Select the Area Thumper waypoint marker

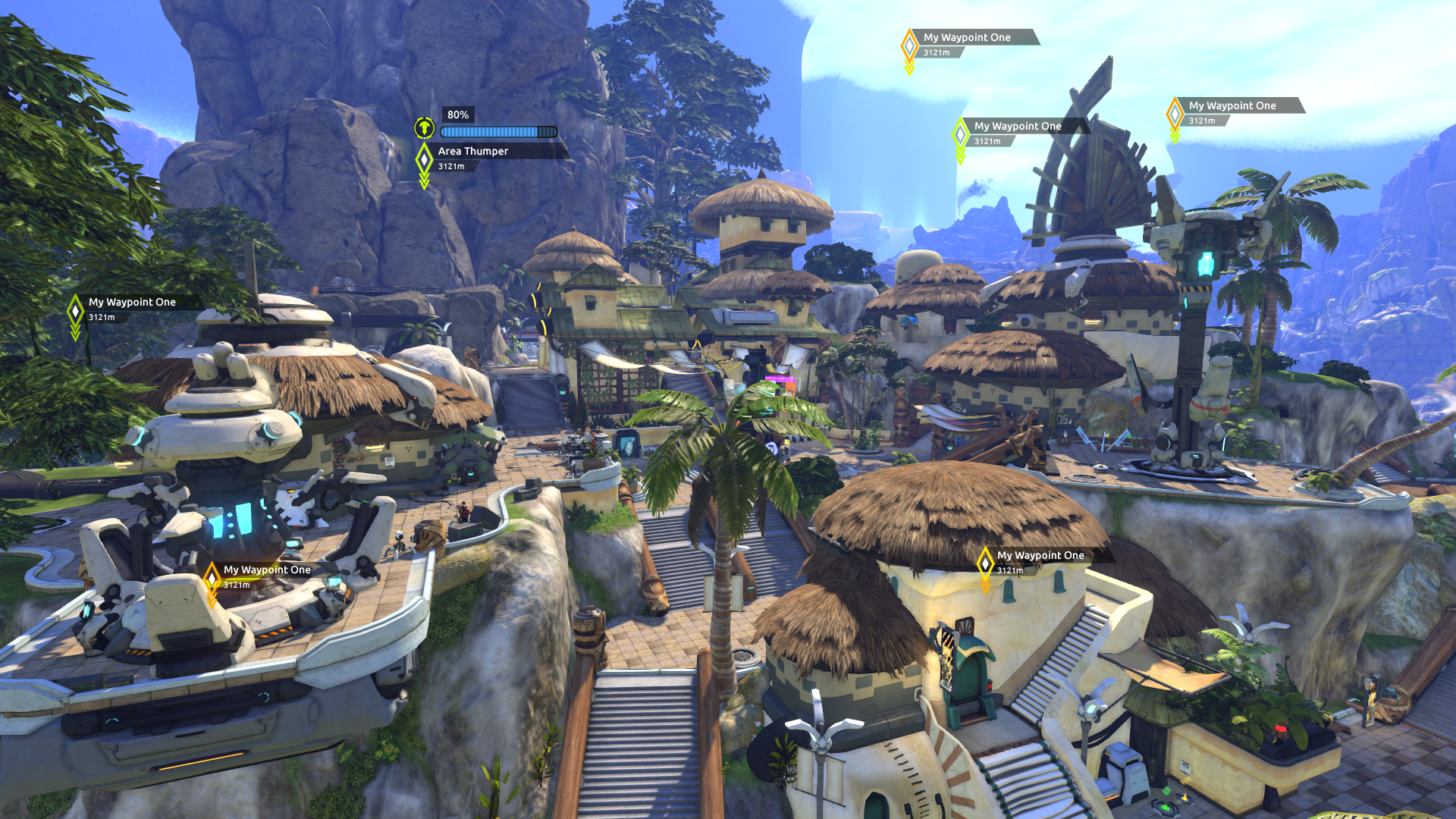tap(425, 158)
